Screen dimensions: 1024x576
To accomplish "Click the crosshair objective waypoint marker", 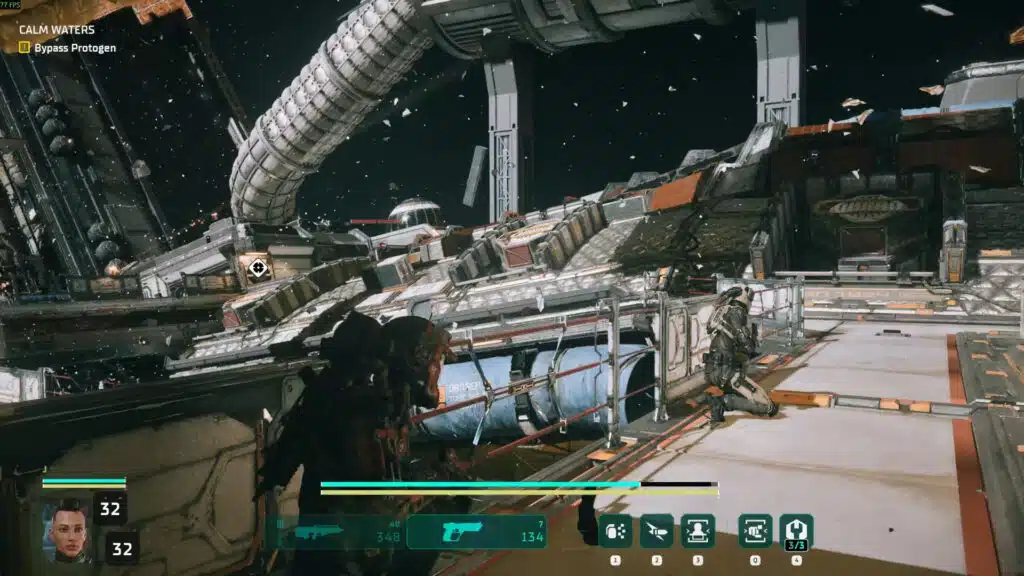I will coord(258,267).
